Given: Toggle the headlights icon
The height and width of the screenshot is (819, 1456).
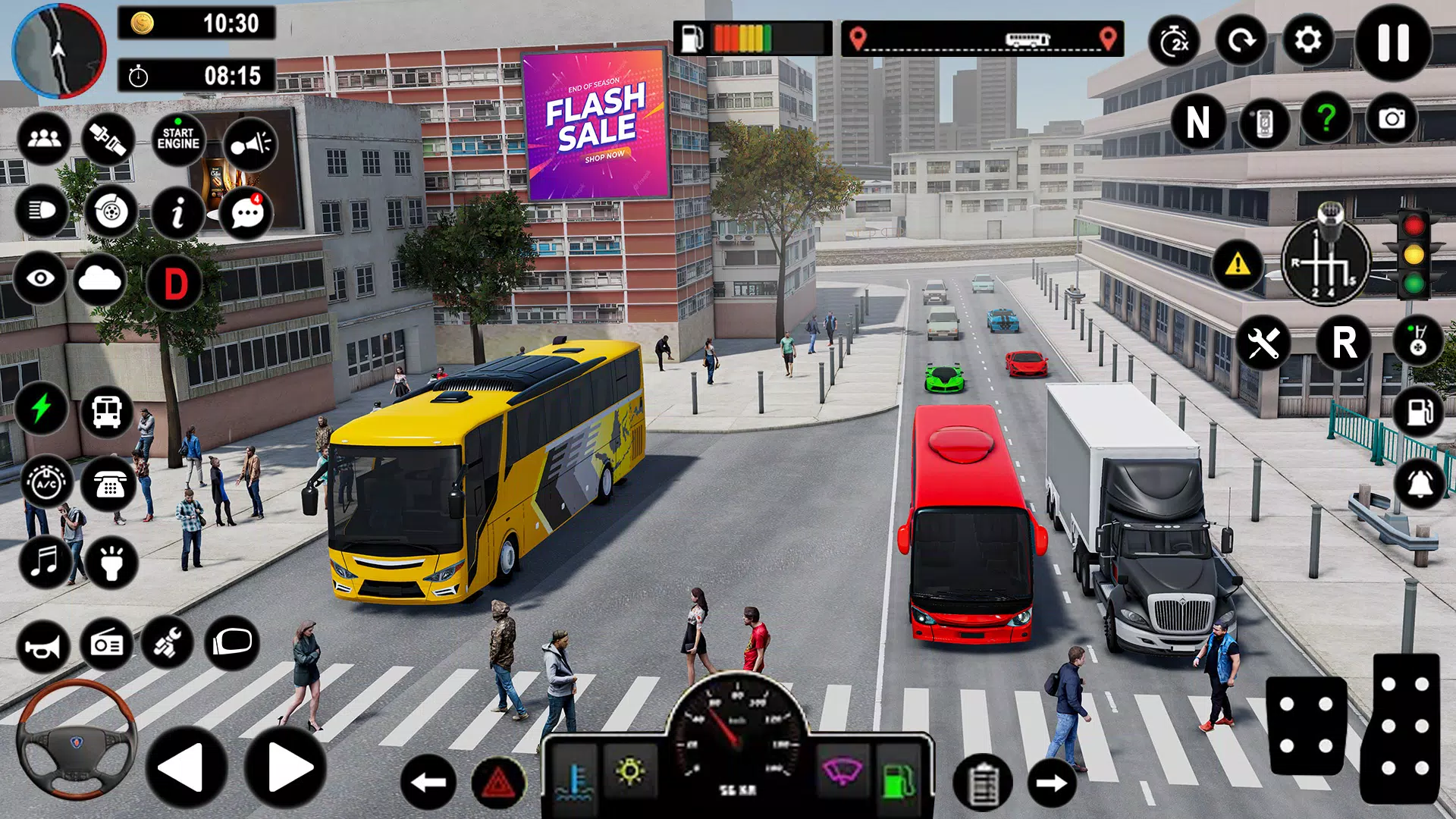Looking at the screenshot, I should [42, 212].
